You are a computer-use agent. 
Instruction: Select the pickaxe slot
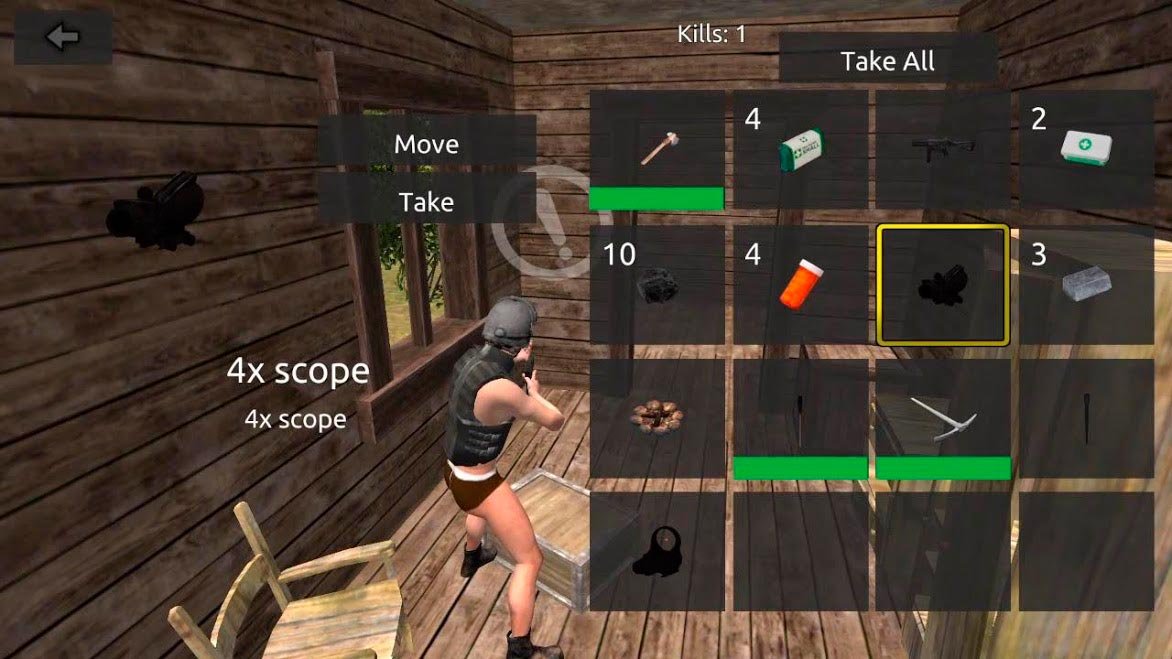[943, 418]
